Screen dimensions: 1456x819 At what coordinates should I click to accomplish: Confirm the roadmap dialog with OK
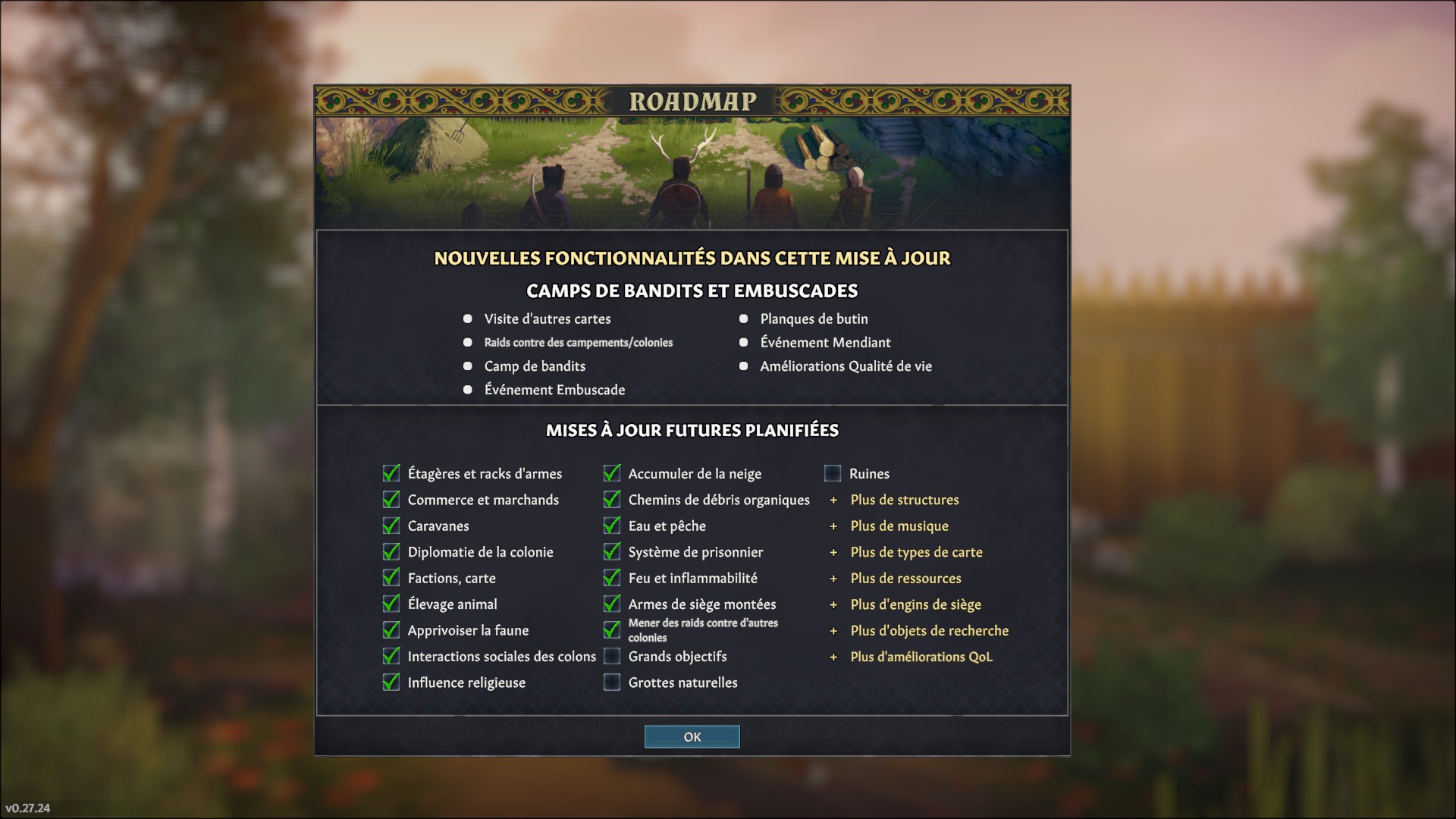click(x=692, y=736)
